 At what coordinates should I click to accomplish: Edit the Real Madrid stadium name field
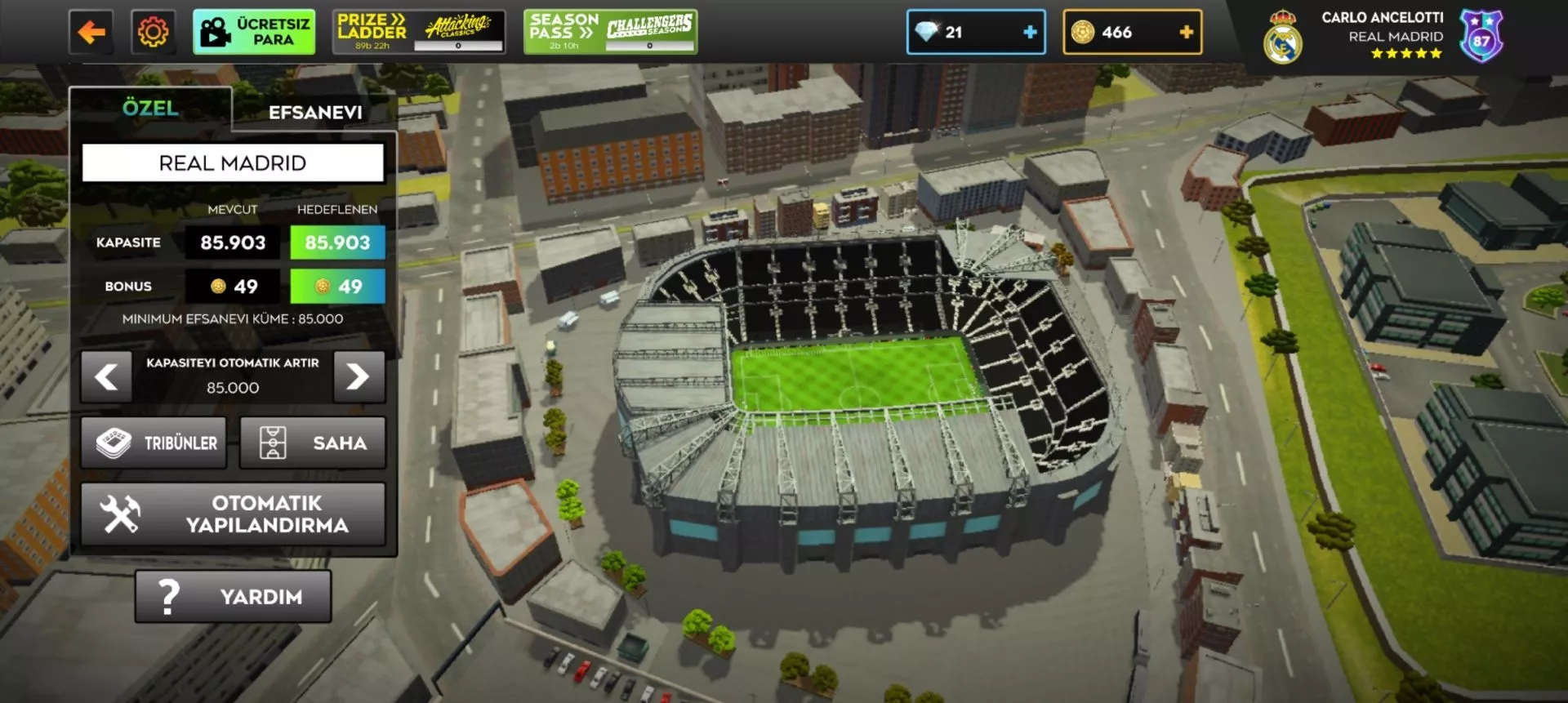coord(233,163)
